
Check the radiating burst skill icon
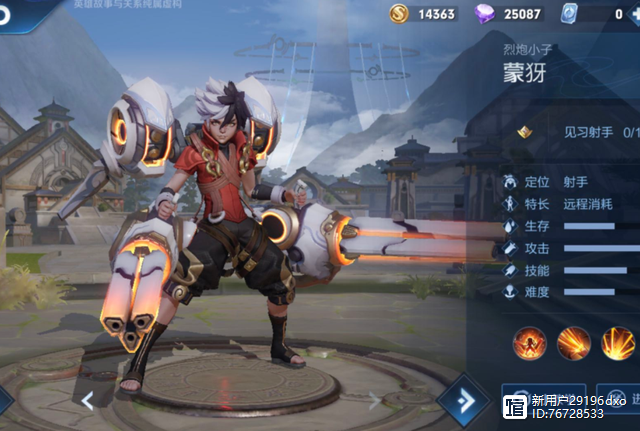pyautogui.click(x=618, y=343)
